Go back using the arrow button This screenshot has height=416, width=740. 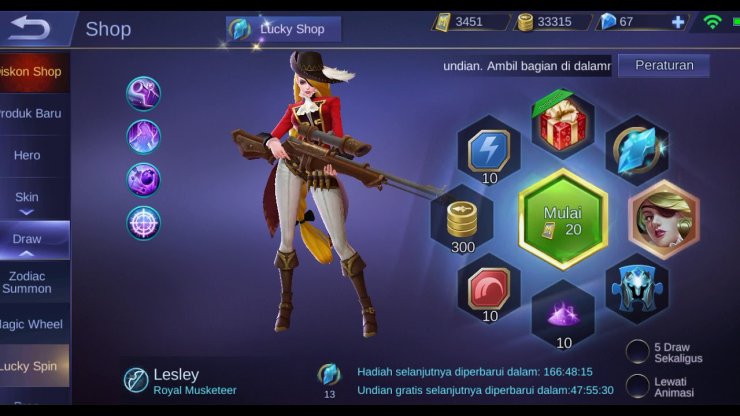(28, 28)
